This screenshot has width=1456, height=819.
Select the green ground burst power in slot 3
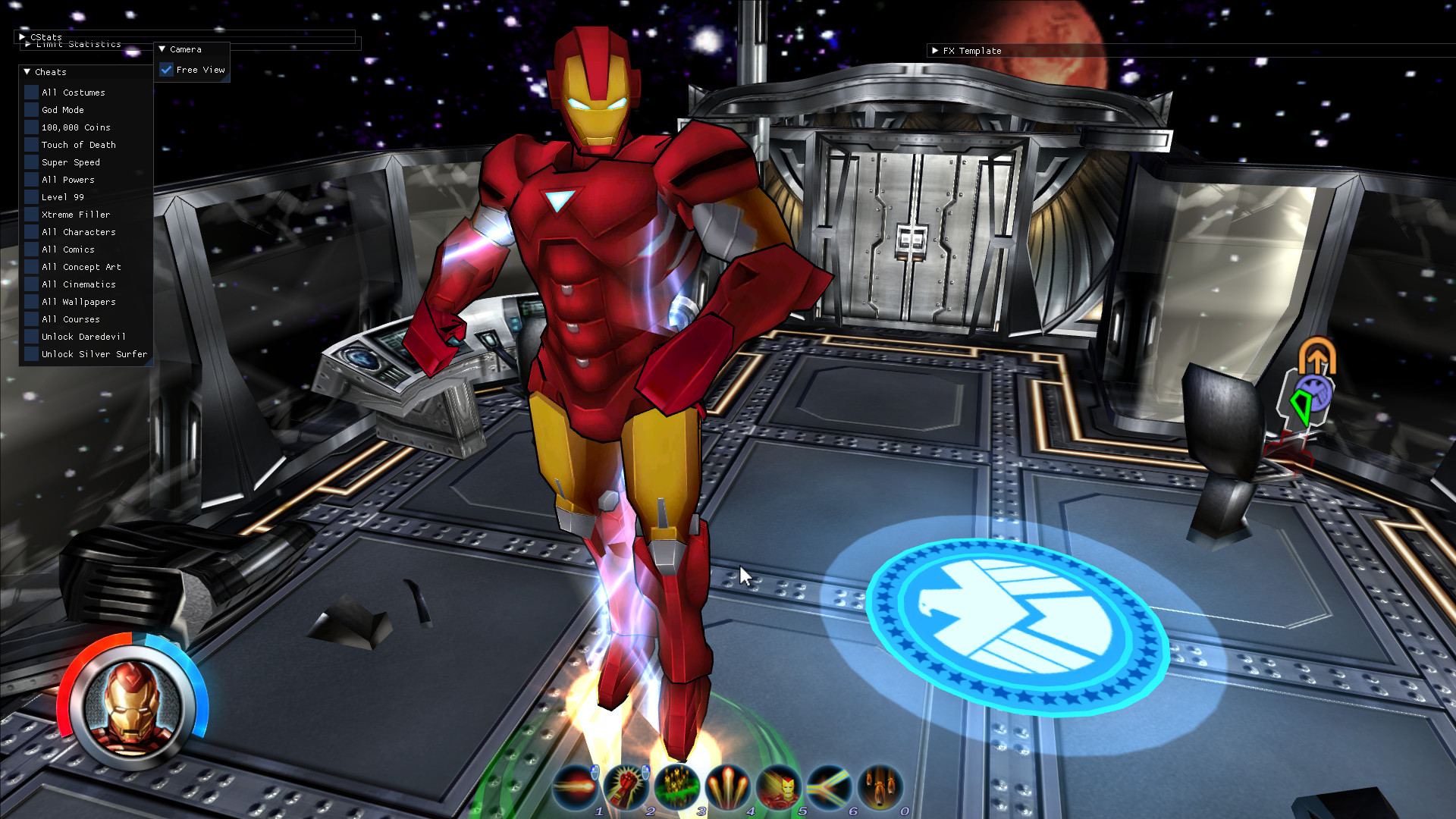pos(678,786)
